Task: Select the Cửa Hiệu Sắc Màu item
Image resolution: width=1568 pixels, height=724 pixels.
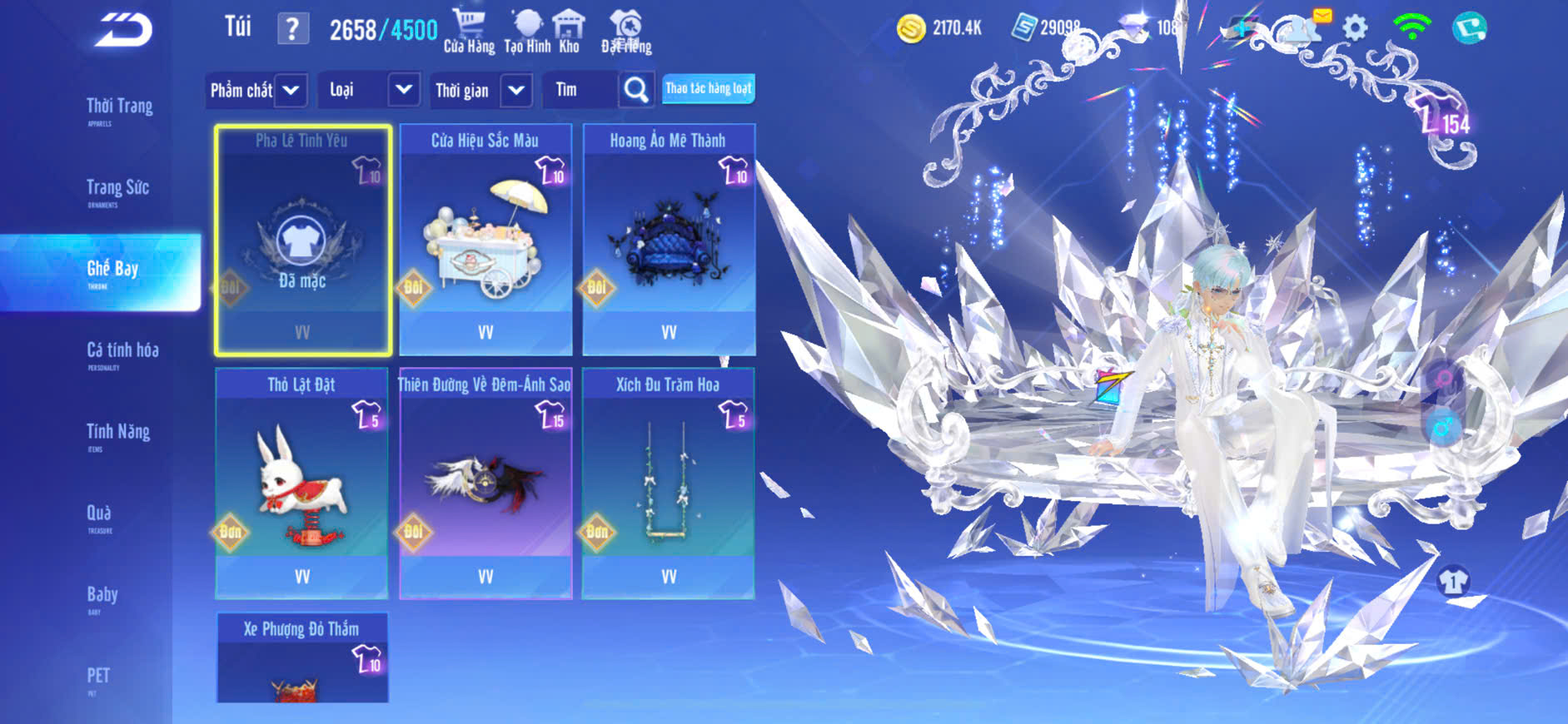Action: pyautogui.click(x=485, y=240)
